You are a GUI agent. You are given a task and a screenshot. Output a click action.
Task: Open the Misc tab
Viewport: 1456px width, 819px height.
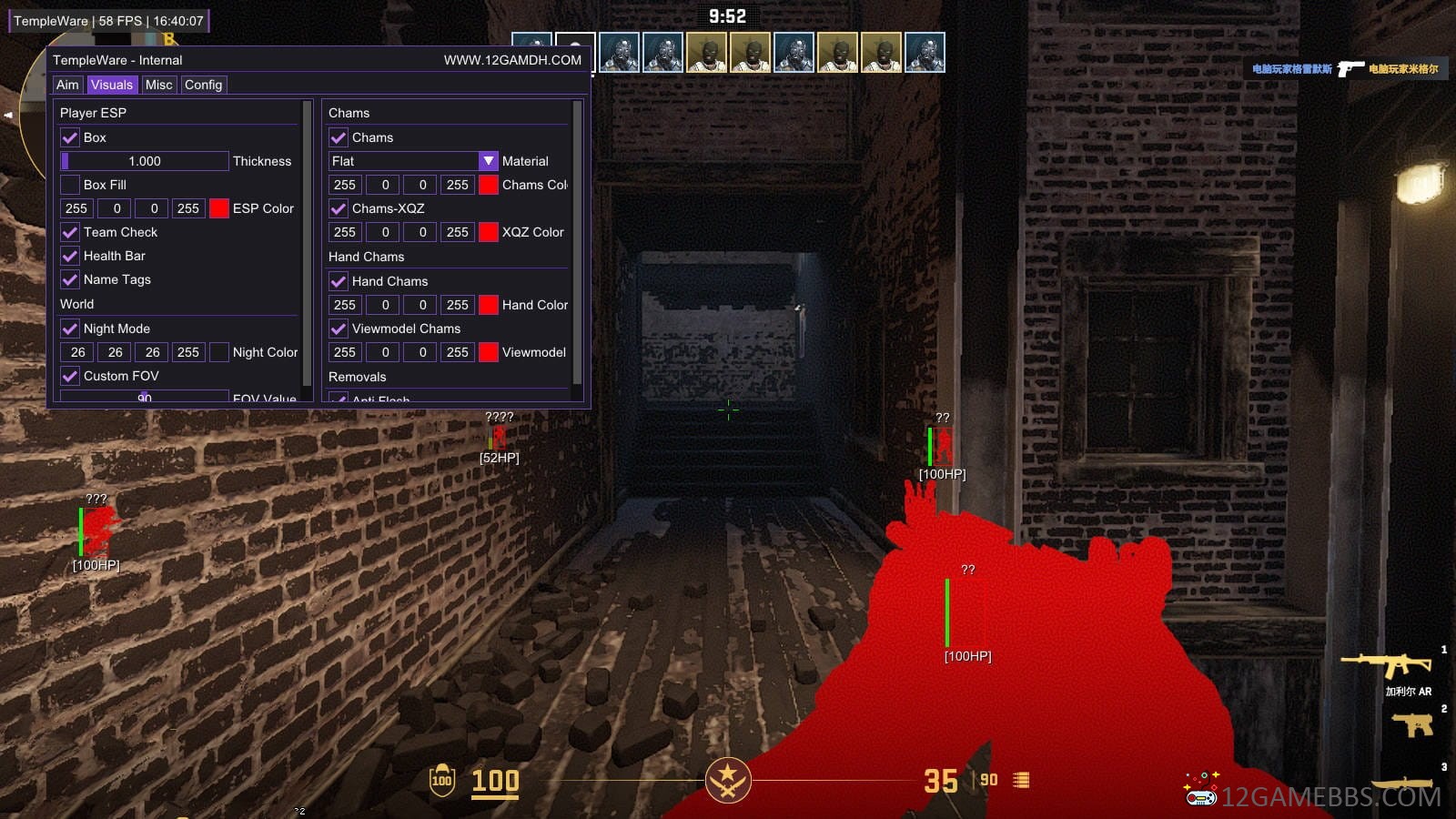point(158,85)
